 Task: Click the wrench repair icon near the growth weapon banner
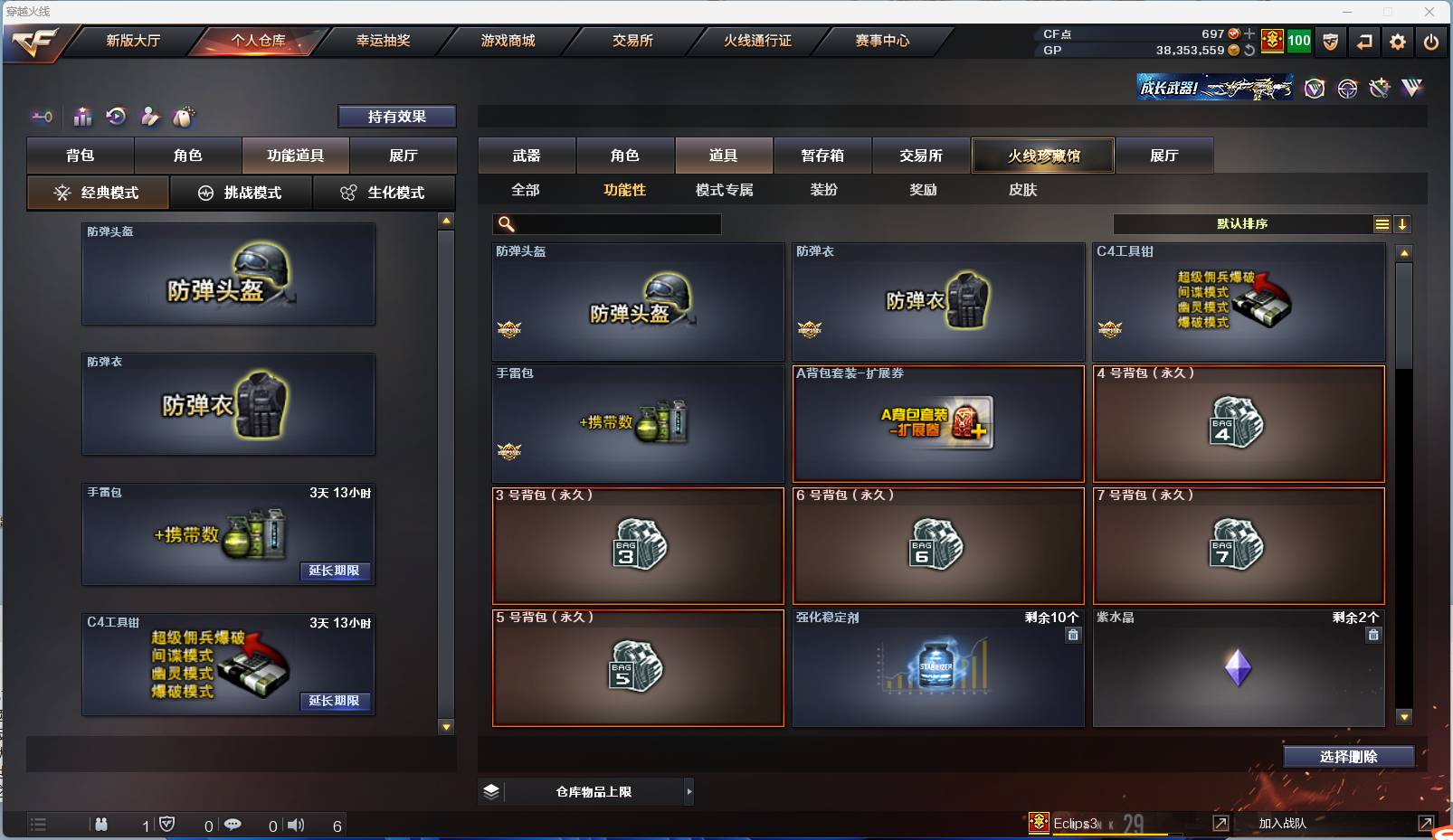pyautogui.click(x=1379, y=88)
